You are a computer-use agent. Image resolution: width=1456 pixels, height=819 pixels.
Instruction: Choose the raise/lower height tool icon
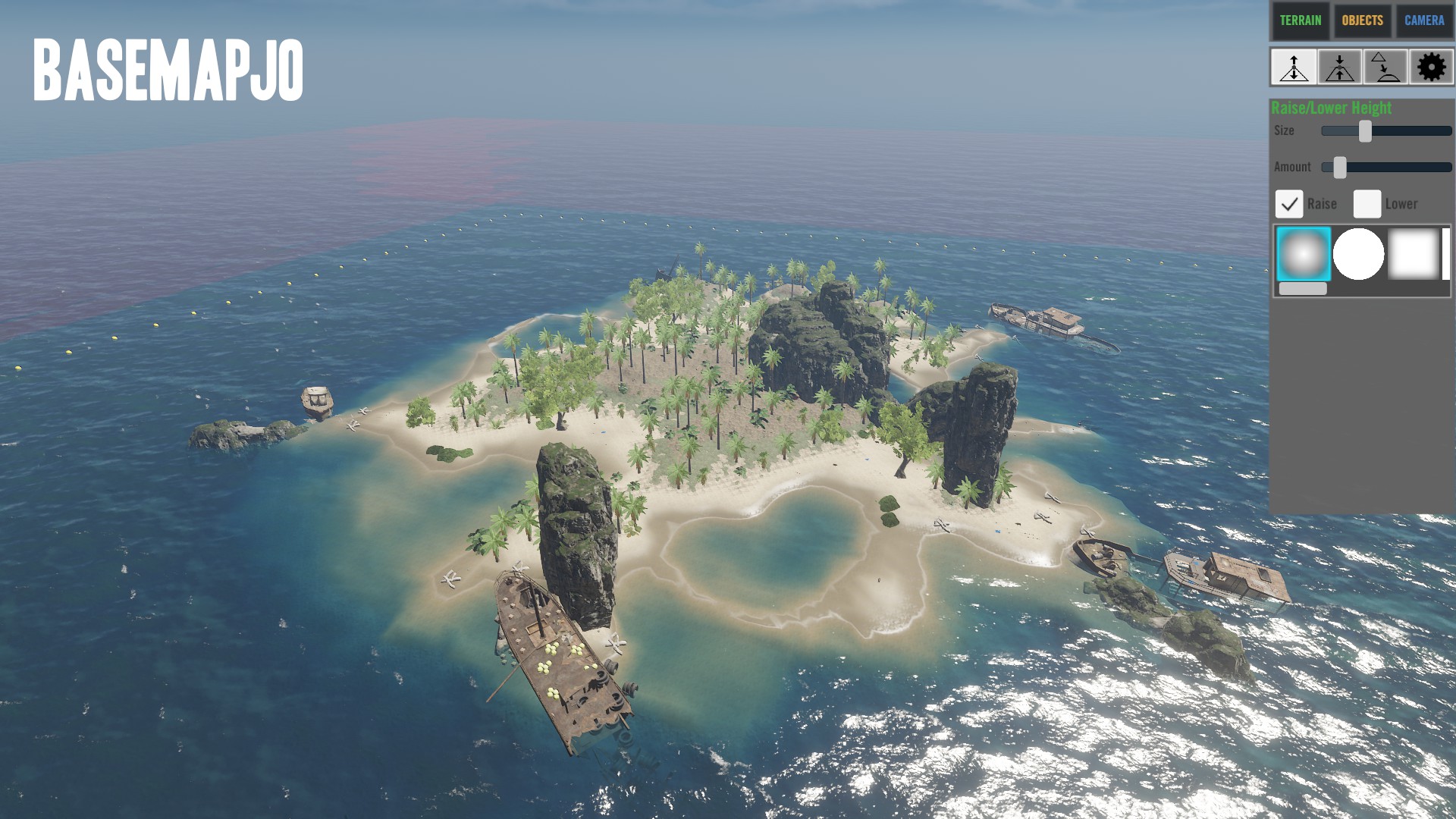coord(1294,67)
